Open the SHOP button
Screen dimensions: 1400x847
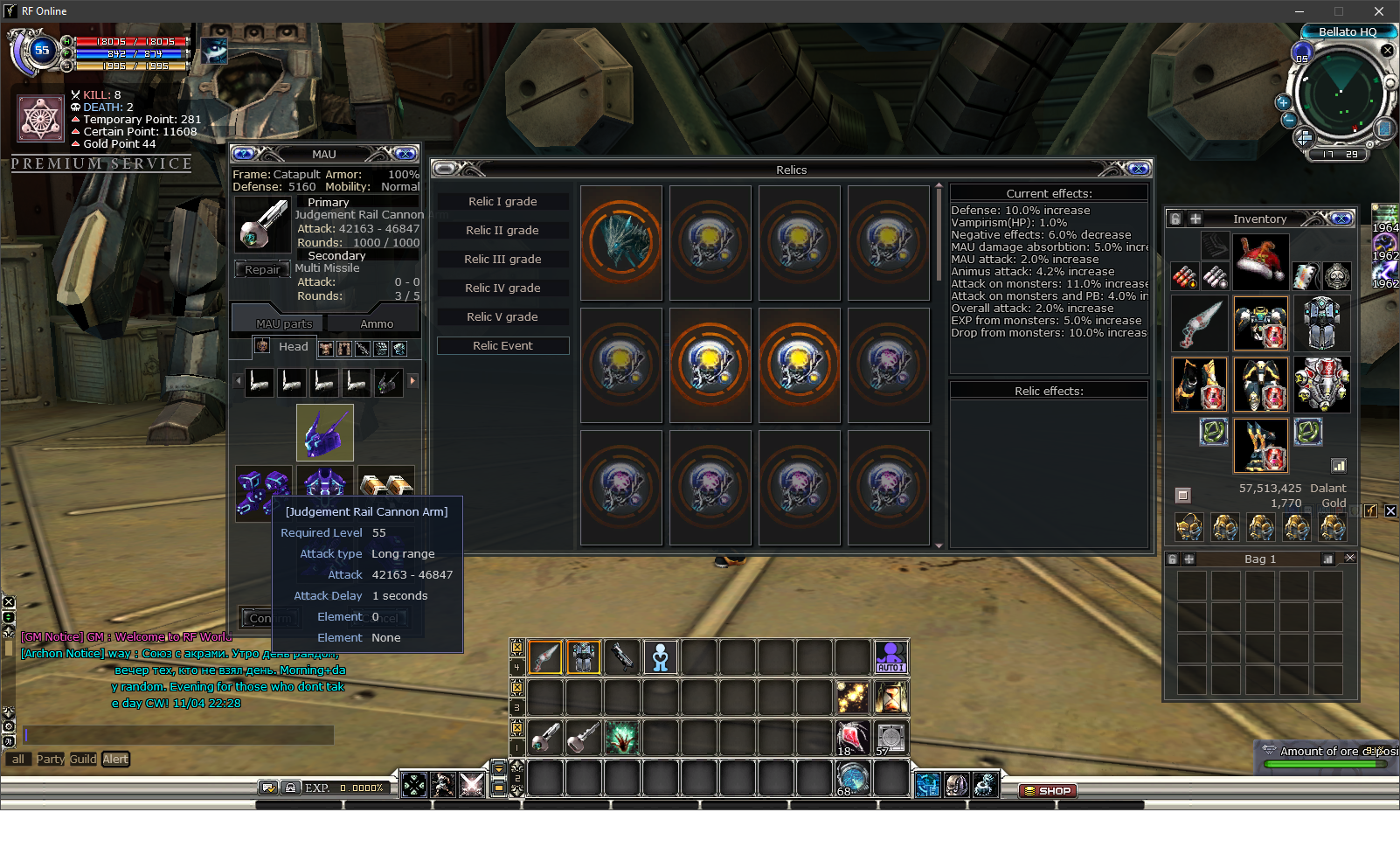1048,791
